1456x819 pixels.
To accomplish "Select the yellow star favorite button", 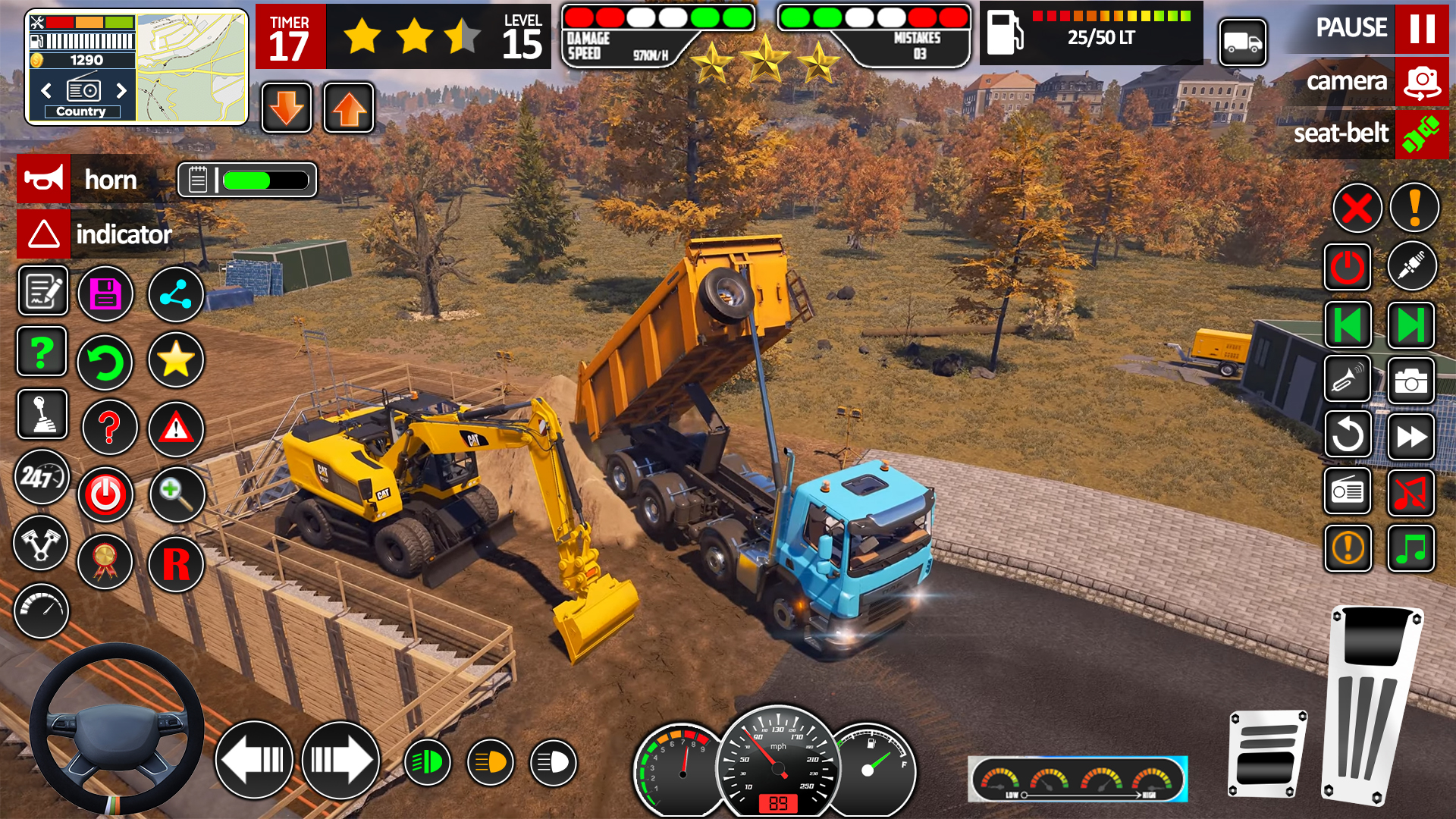I will (175, 359).
